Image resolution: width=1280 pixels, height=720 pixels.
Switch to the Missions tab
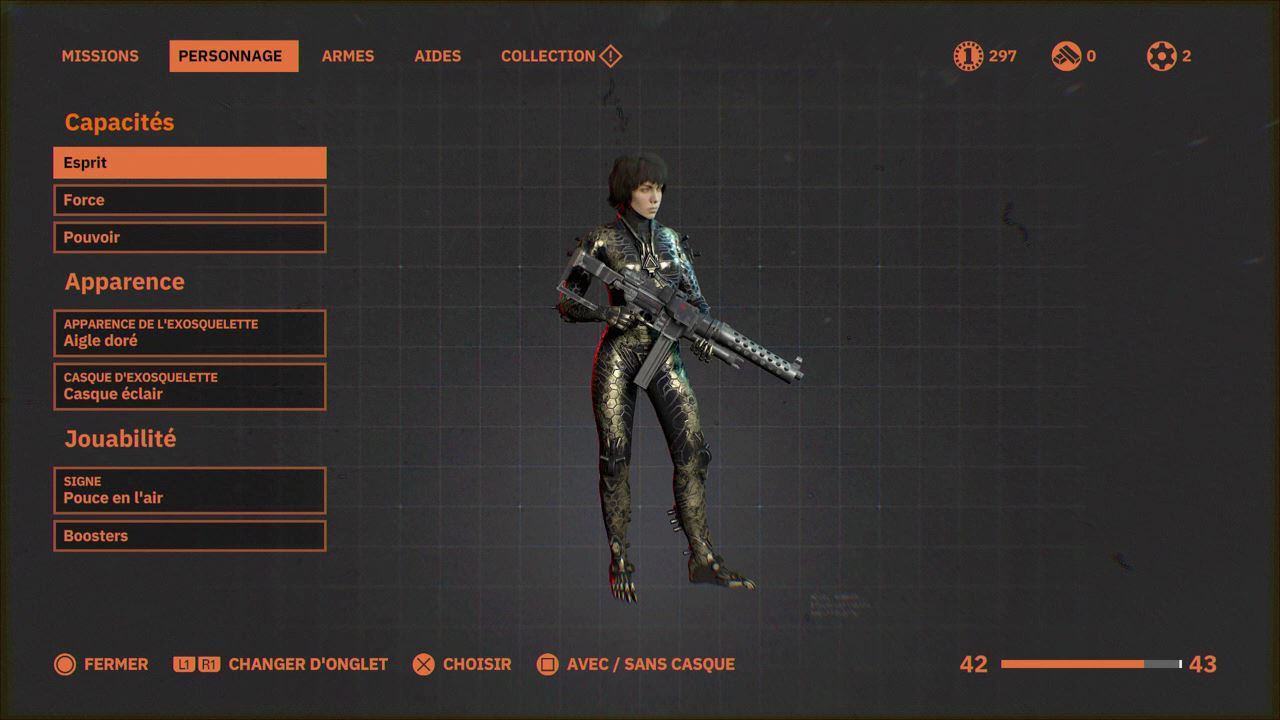pos(100,56)
